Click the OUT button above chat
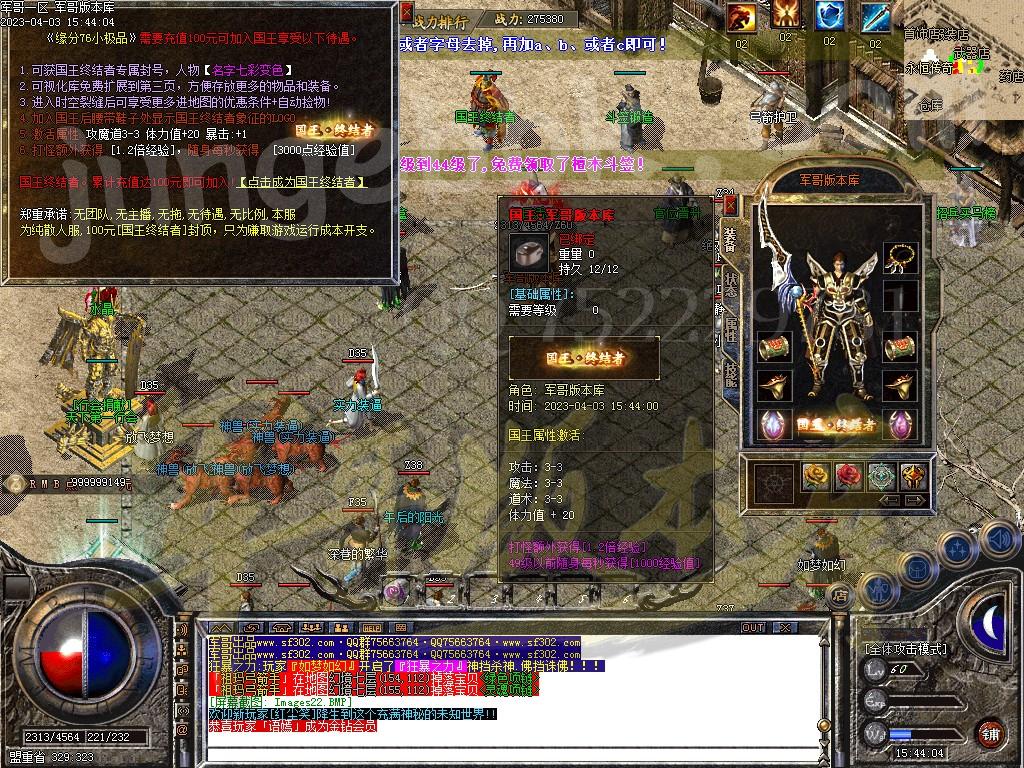1024x768 pixels. coord(752,628)
